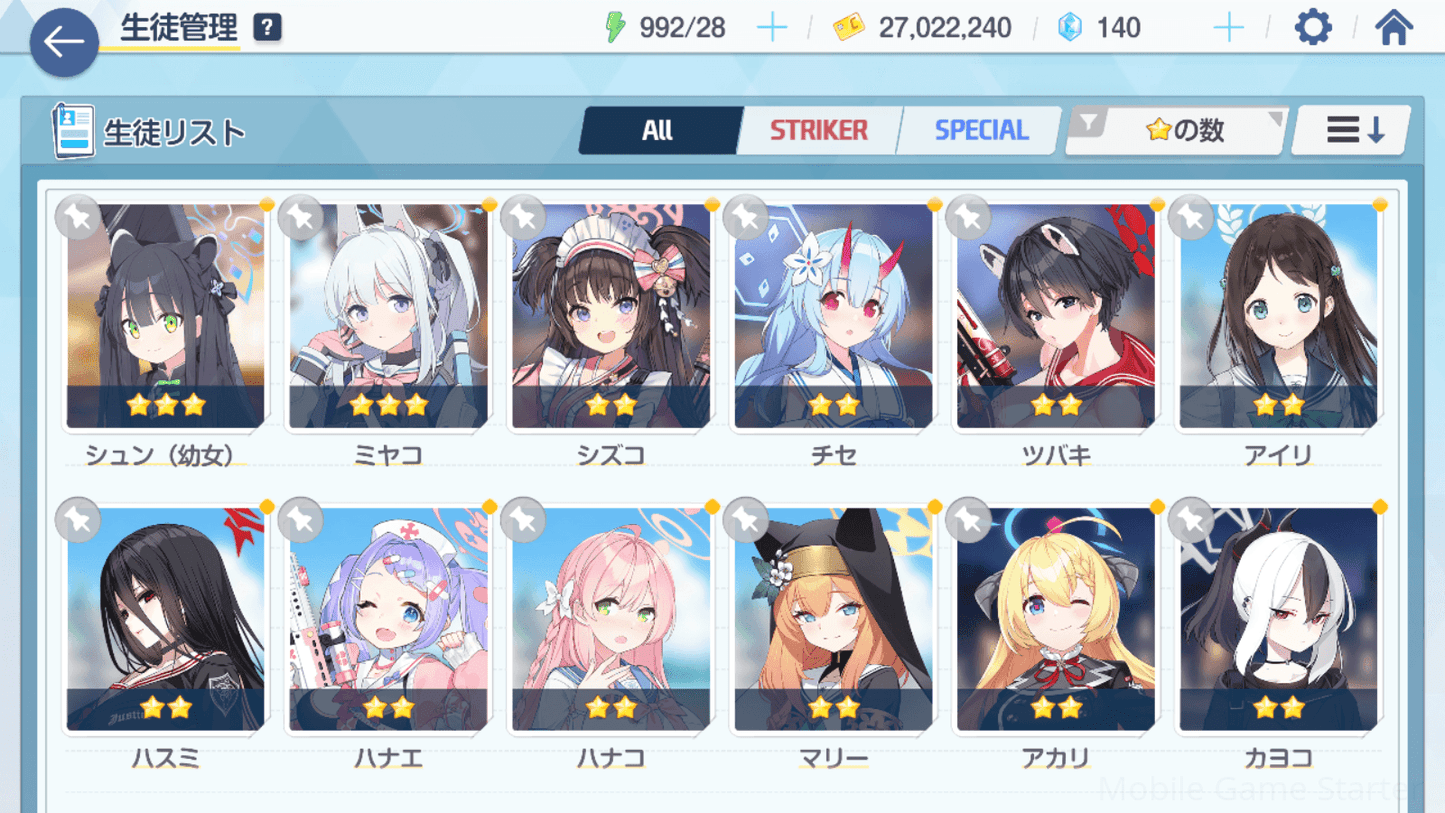The height and width of the screenshot is (813, 1445).
Task: Open the help question mark icon
Action: (x=267, y=28)
